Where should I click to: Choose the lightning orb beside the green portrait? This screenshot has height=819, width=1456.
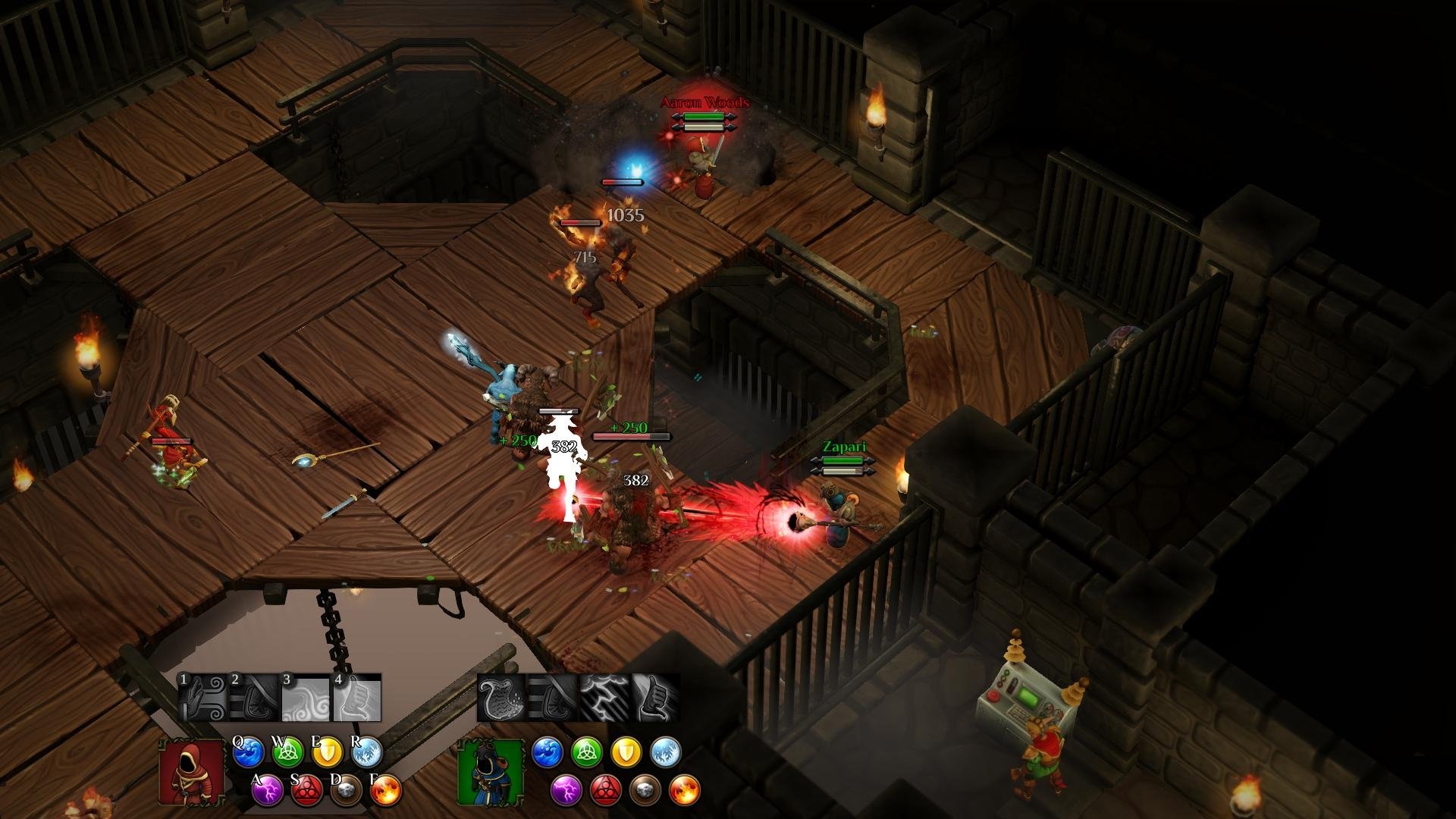[566, 791]
